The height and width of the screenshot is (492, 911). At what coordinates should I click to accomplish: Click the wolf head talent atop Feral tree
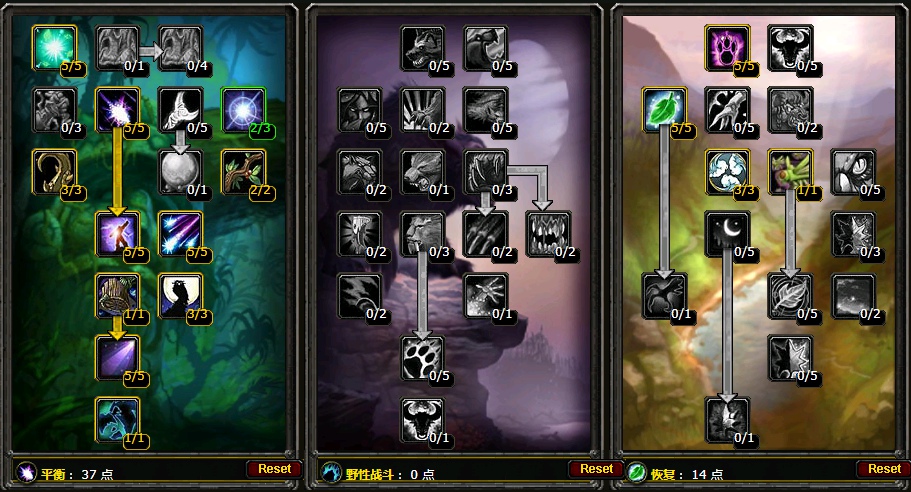[x=422, y=47]
